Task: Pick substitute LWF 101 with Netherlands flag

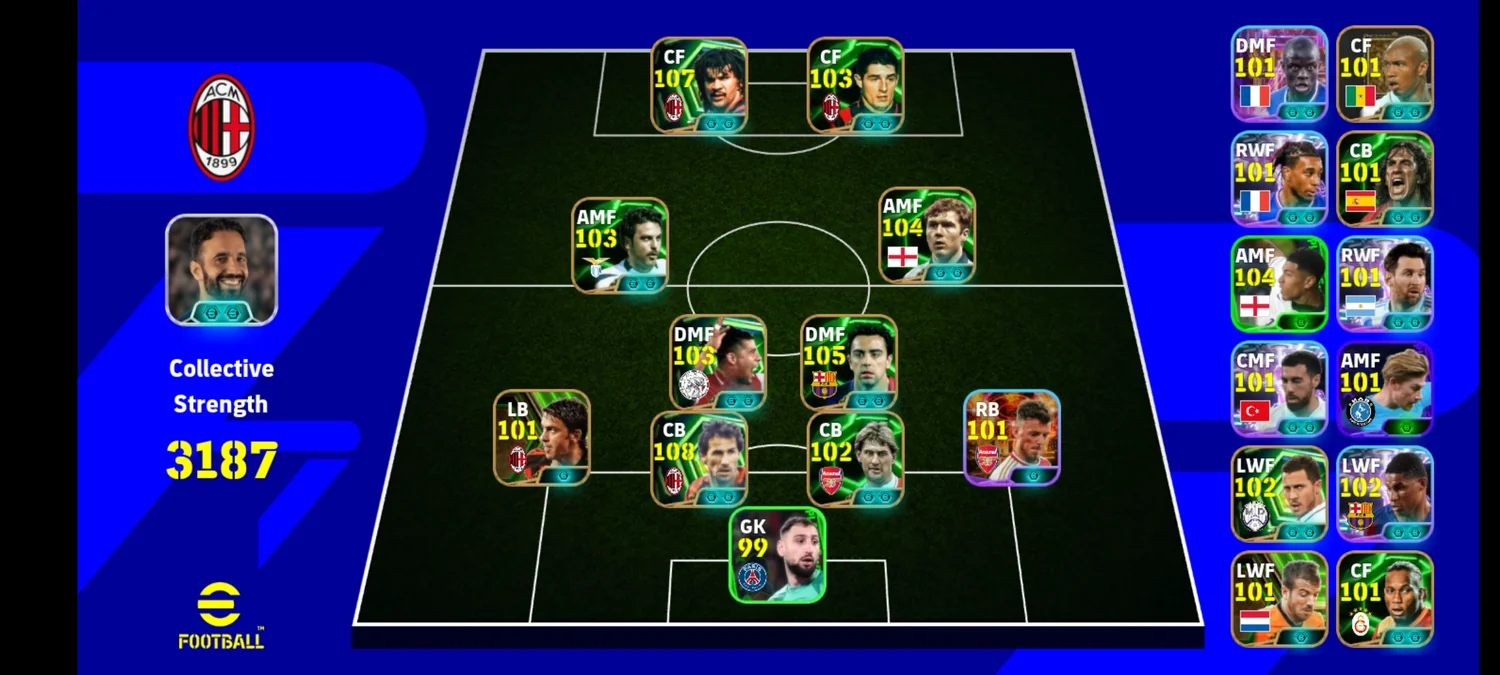Action: 1279,599
